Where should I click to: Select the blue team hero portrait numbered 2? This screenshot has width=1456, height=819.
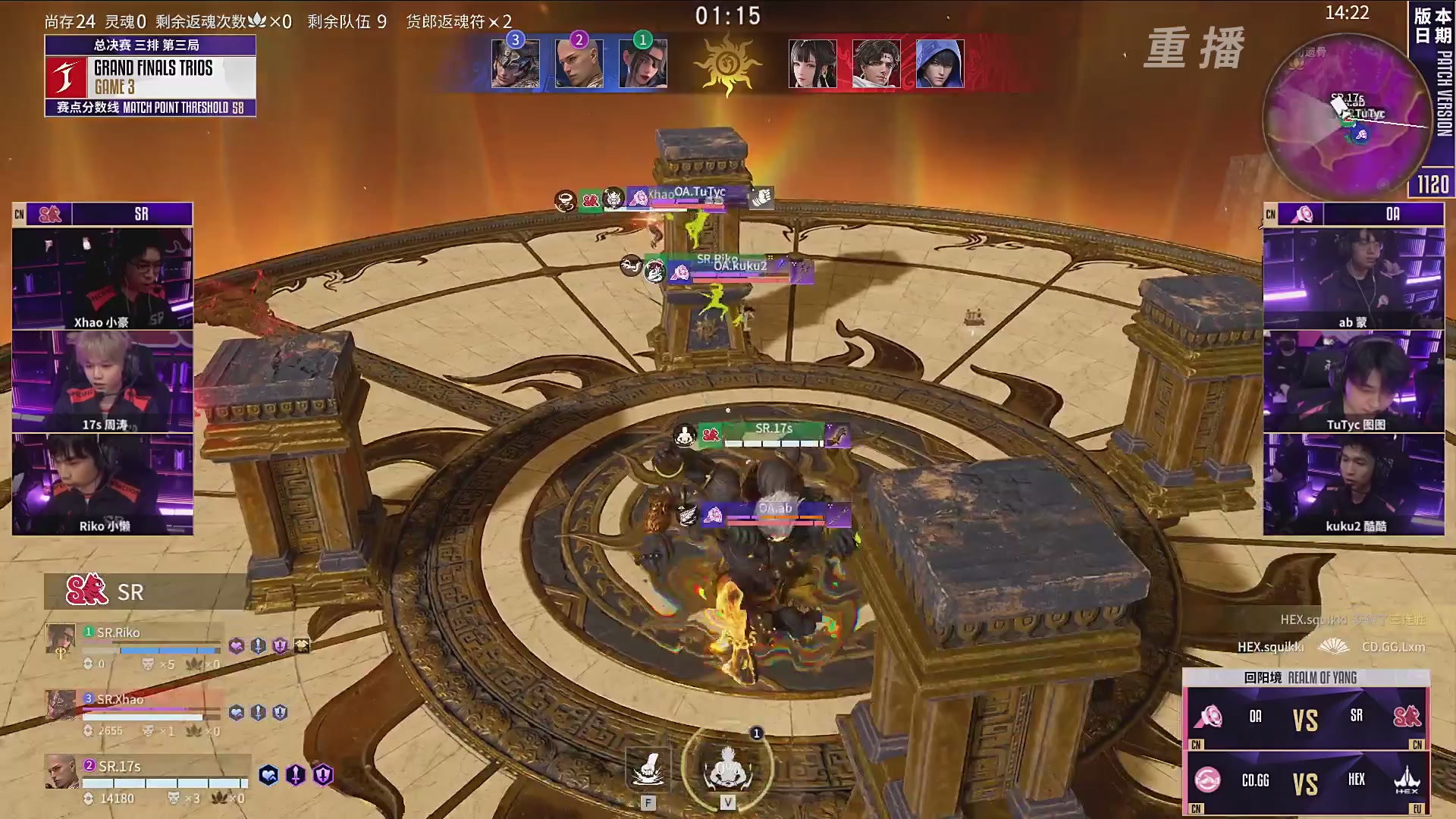[579, 64]
